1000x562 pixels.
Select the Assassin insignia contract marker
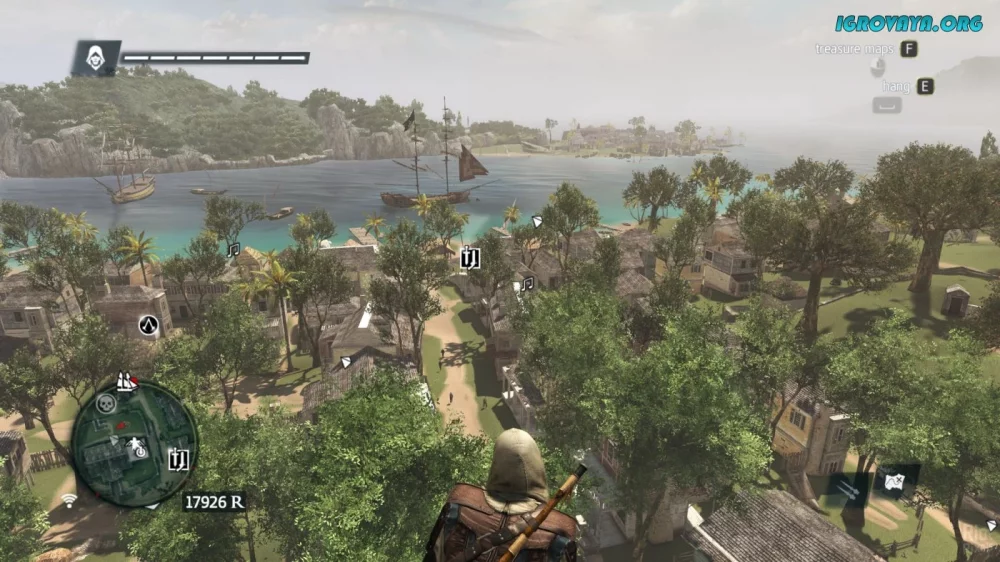[148, 324]
